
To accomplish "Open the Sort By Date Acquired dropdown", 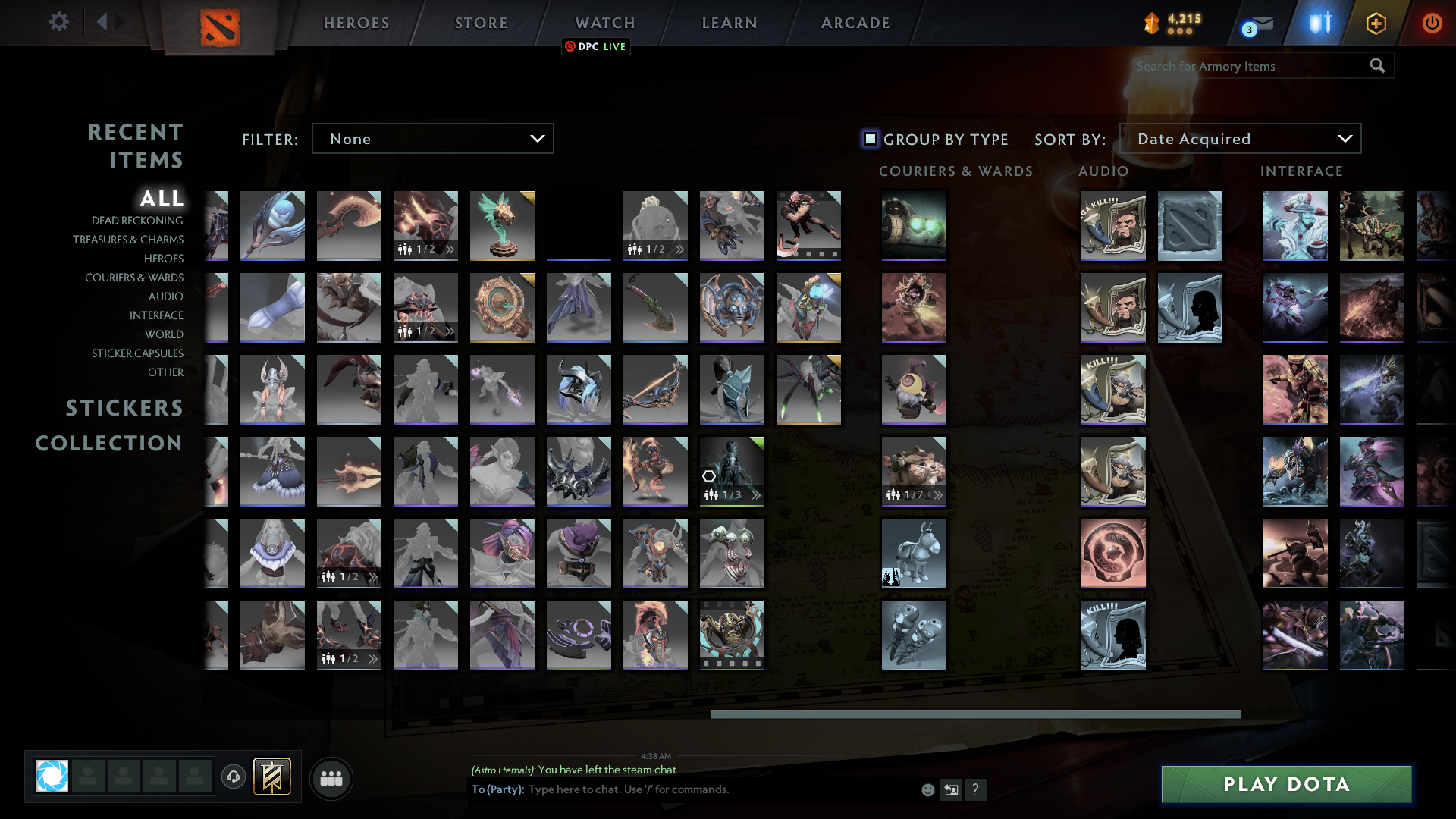I will (x=1241, y=138).
